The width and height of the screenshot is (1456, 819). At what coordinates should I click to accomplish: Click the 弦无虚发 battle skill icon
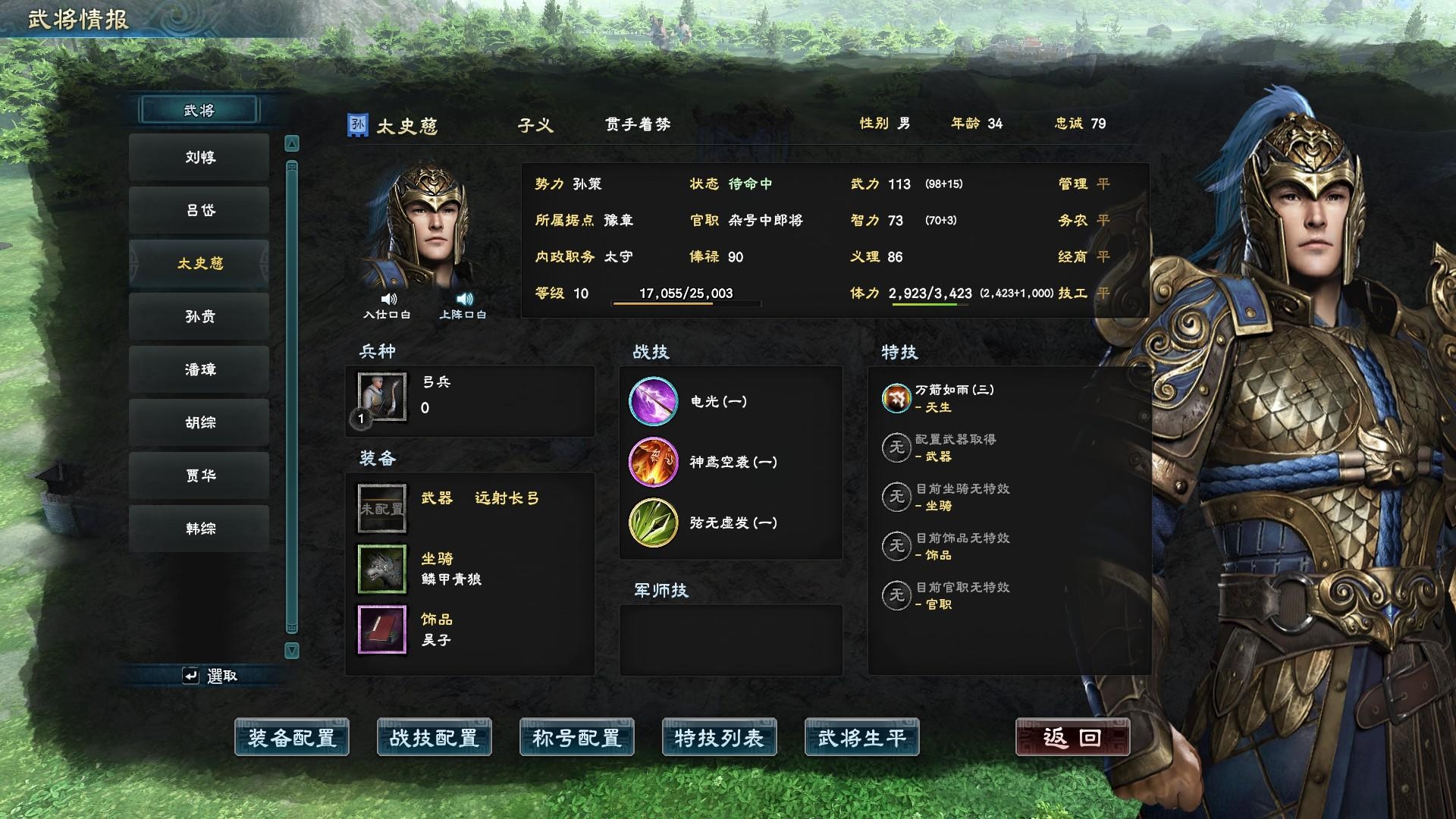click(653, 522)
